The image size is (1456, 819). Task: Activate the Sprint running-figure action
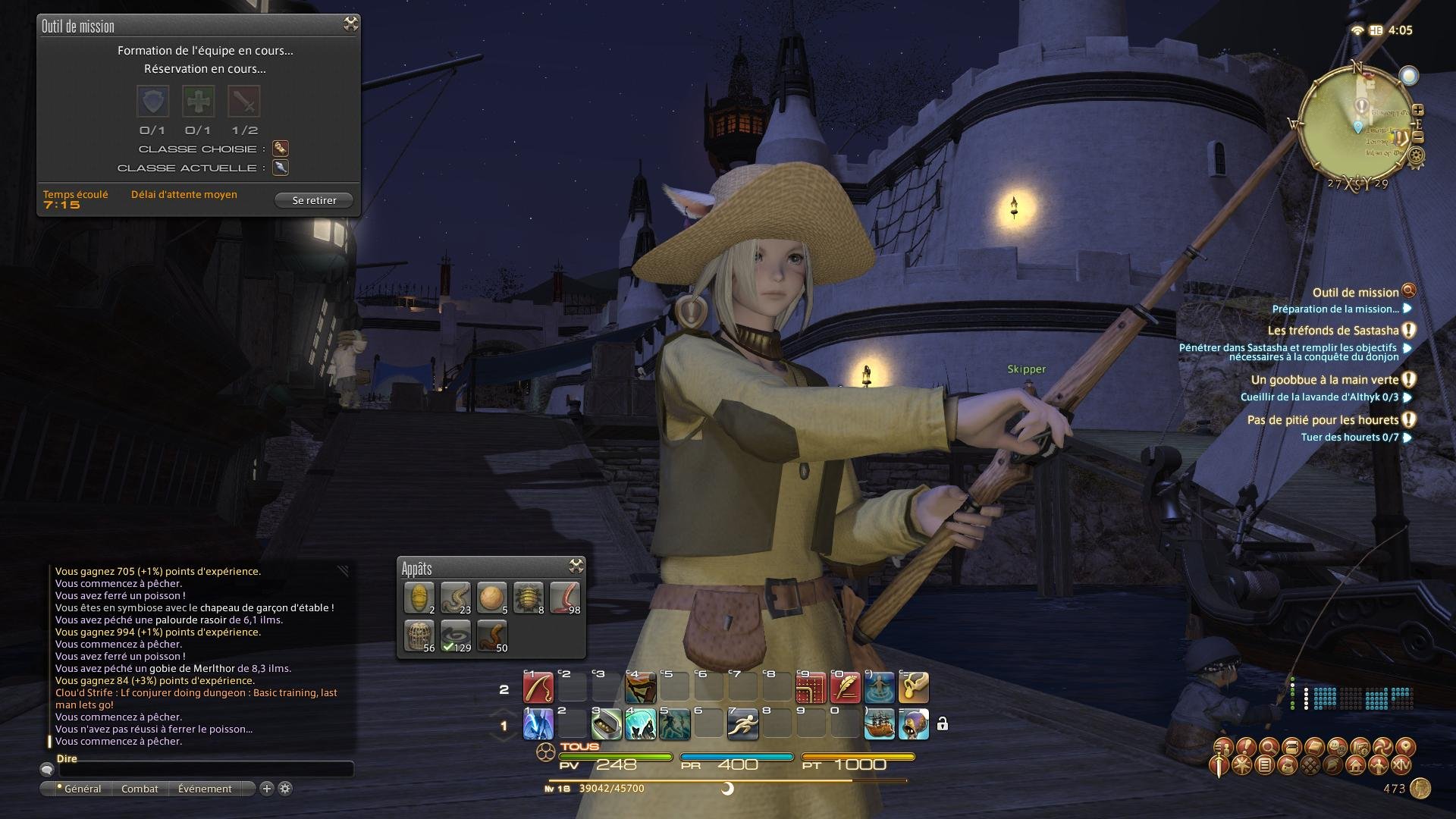click(x=742, y=723)
